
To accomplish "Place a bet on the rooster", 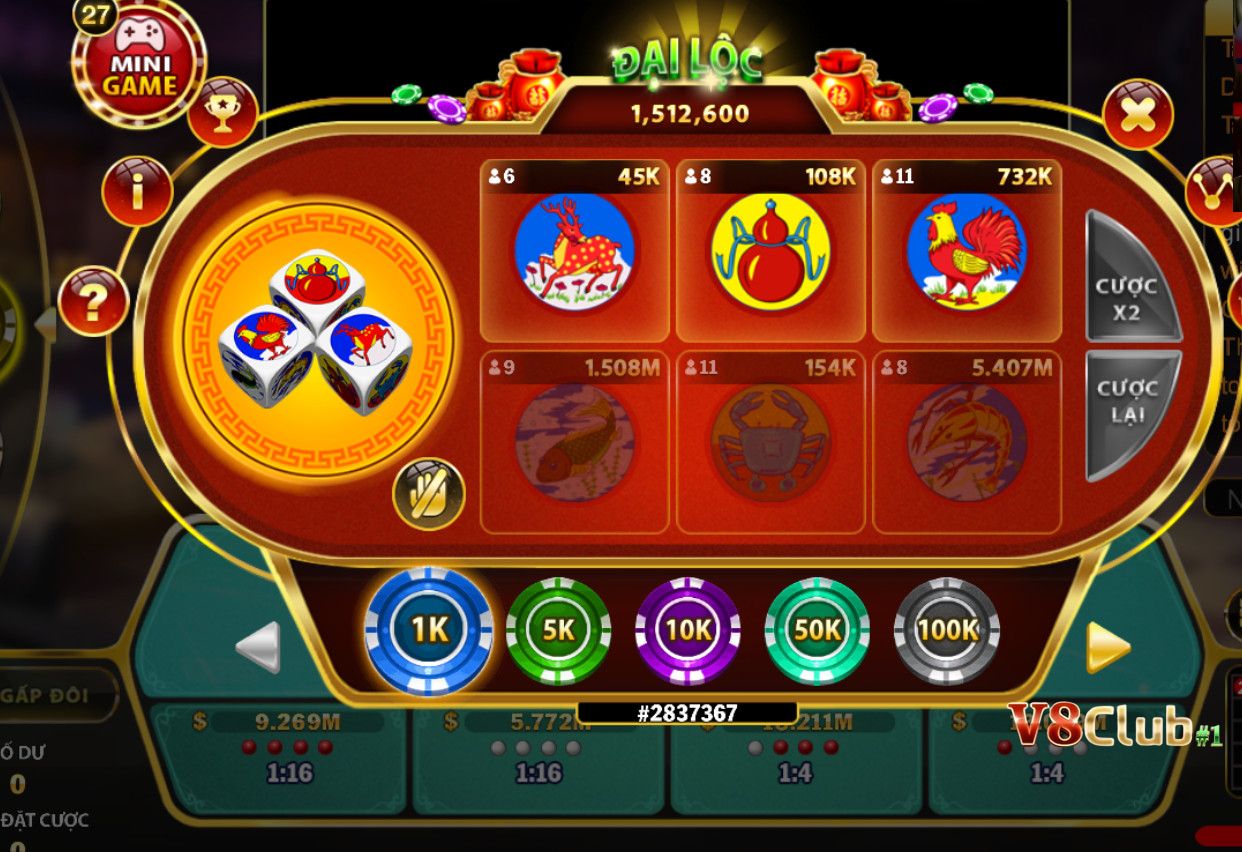I will pos(966,251).
